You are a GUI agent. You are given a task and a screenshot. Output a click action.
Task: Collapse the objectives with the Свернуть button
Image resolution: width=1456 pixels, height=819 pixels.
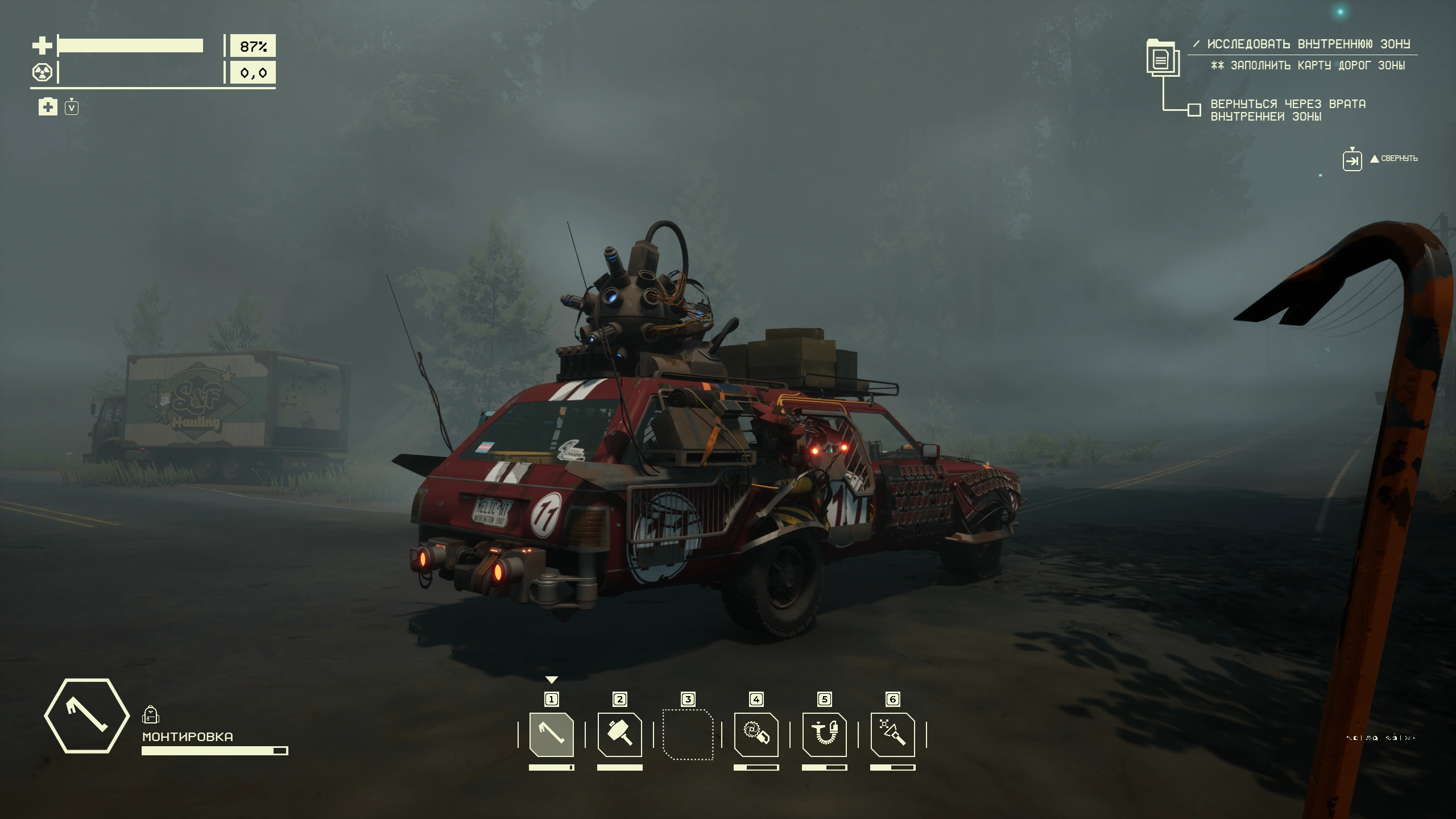click(x=1352, y=160)
